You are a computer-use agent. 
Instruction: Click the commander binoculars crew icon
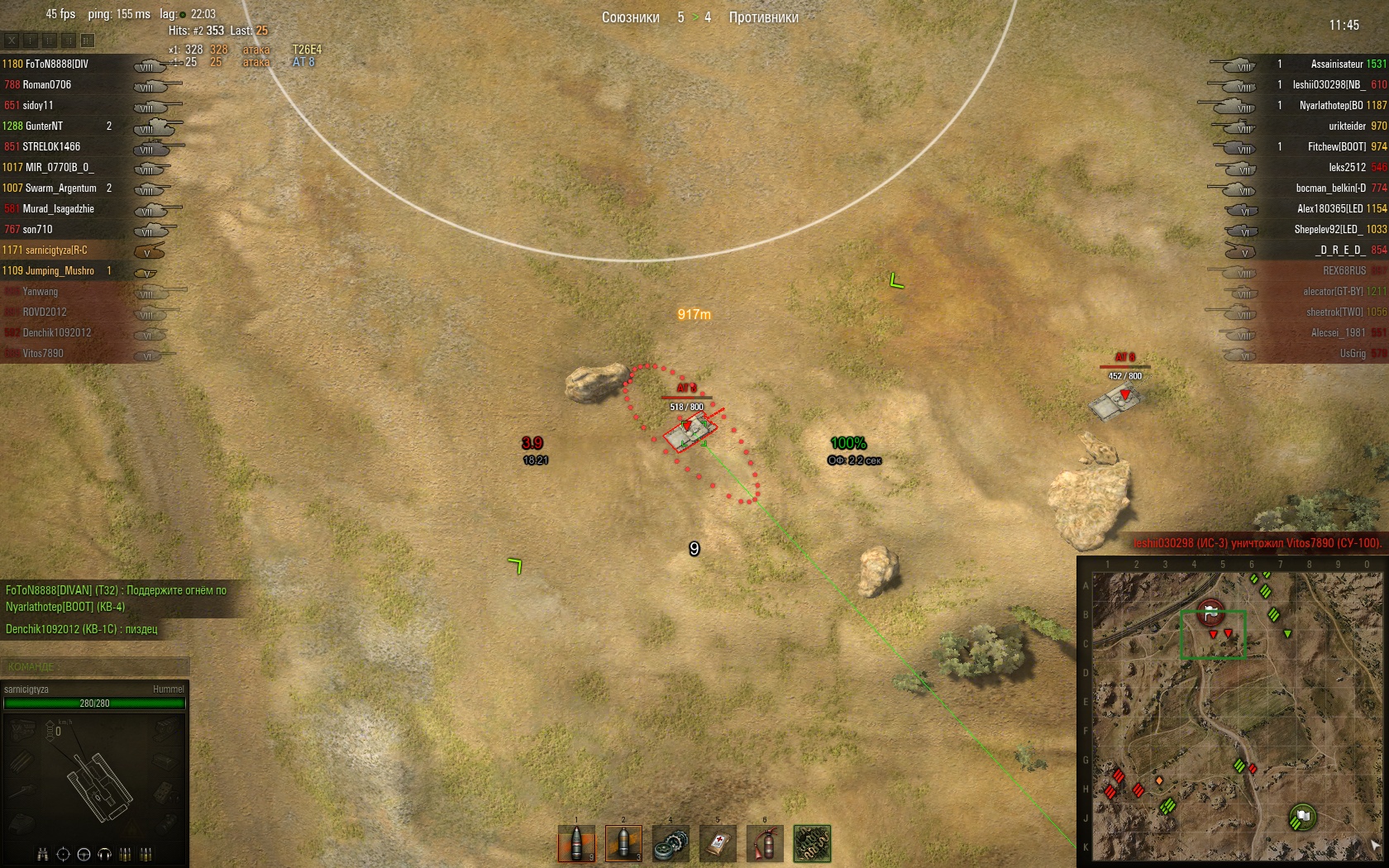pos(42,854)
